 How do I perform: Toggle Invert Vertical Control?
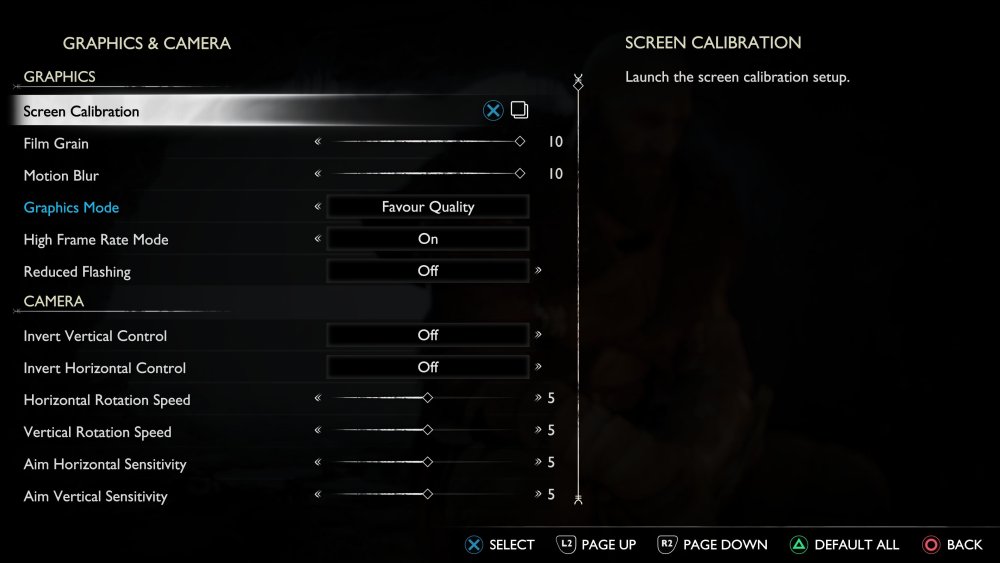[x=428, y=335]
